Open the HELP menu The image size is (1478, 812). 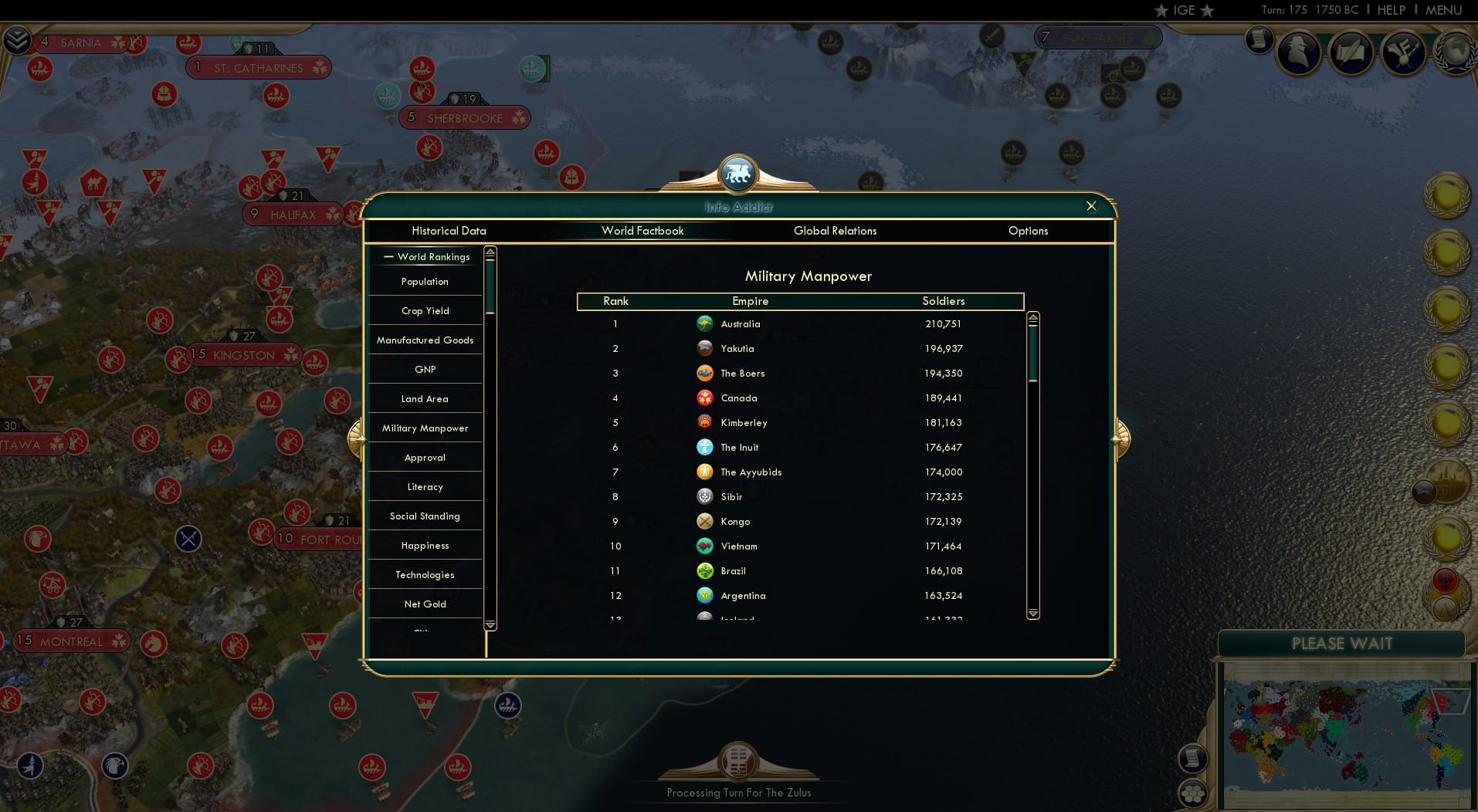coord(1390,10)
